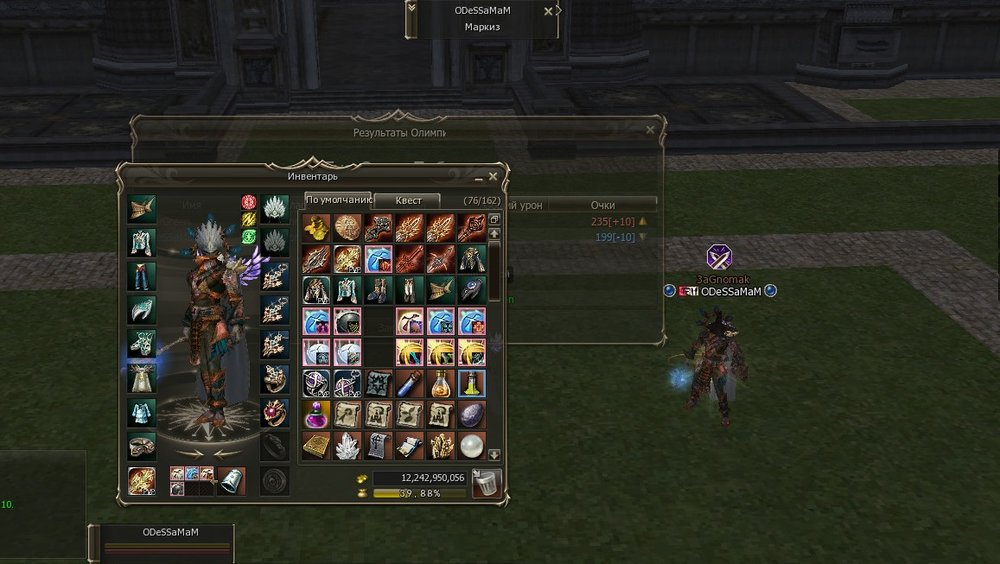Viewport: 1000px width, 564px height.
Task: Click the round bronze coin item
Action: tap(347, 228)
